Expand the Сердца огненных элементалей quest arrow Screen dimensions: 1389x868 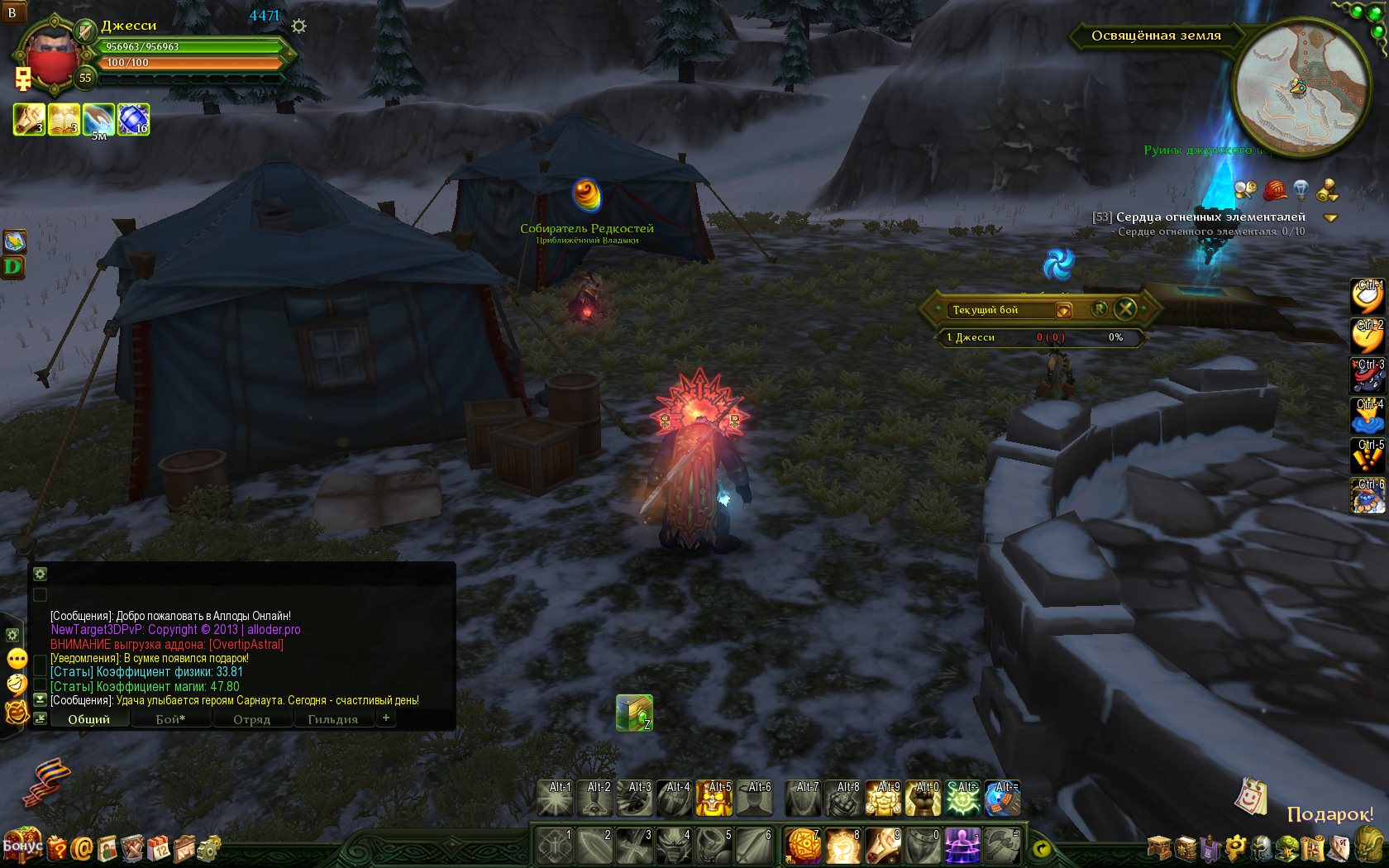[1330, 218]
